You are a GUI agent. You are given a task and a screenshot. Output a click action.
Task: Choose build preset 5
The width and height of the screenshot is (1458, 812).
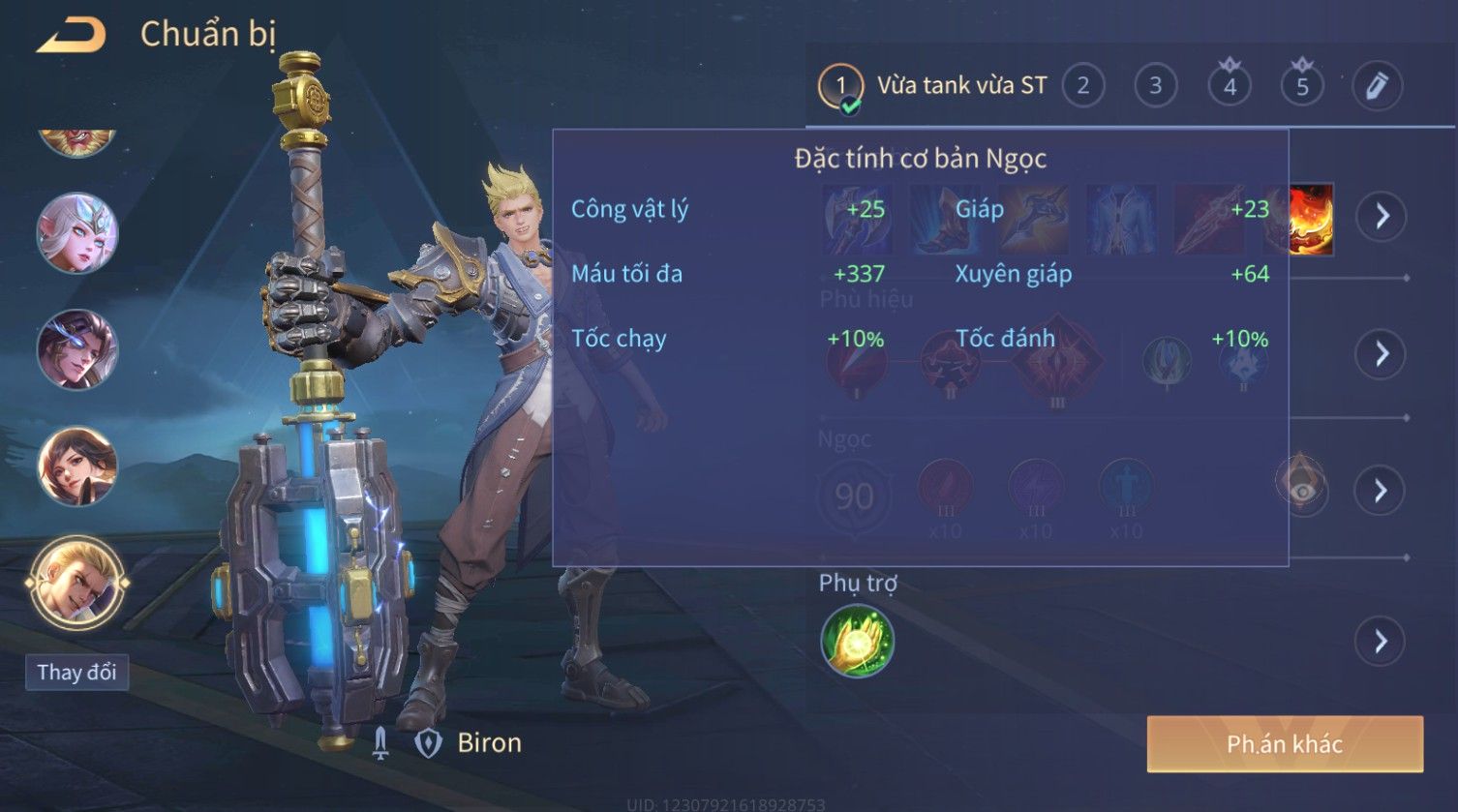[1302, 86]
